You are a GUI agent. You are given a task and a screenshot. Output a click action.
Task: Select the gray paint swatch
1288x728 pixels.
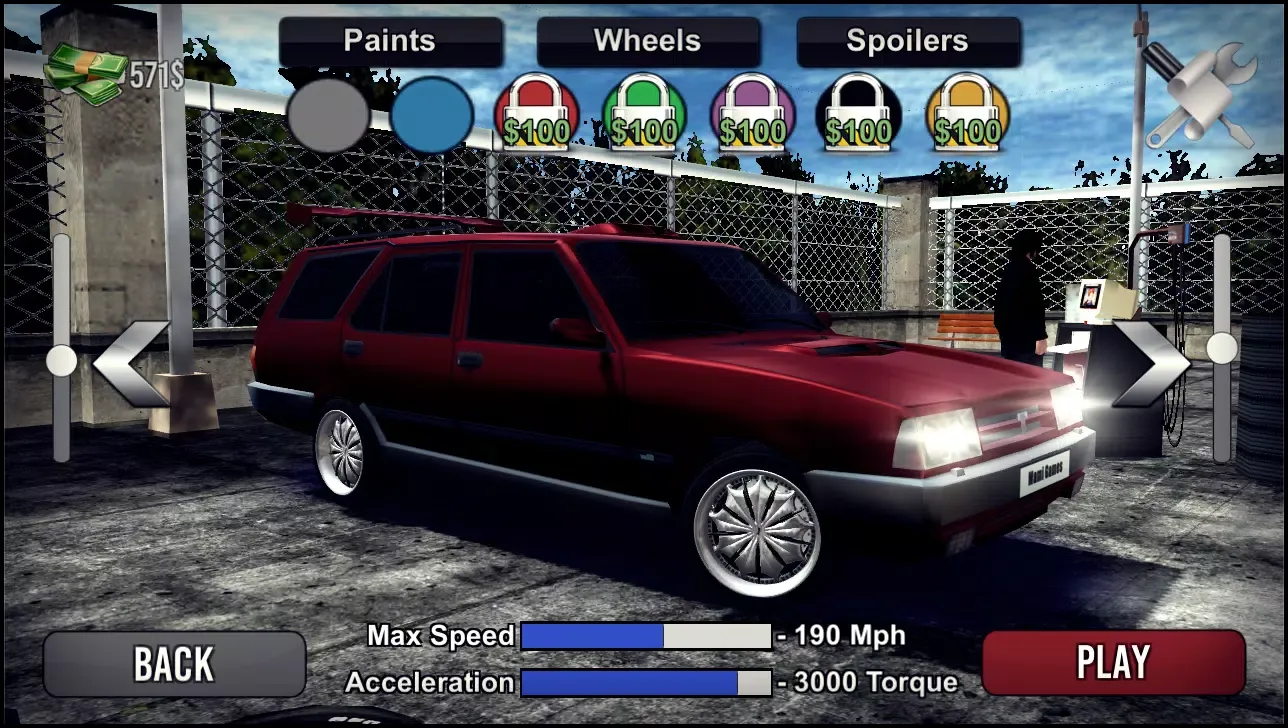(330, 115)
